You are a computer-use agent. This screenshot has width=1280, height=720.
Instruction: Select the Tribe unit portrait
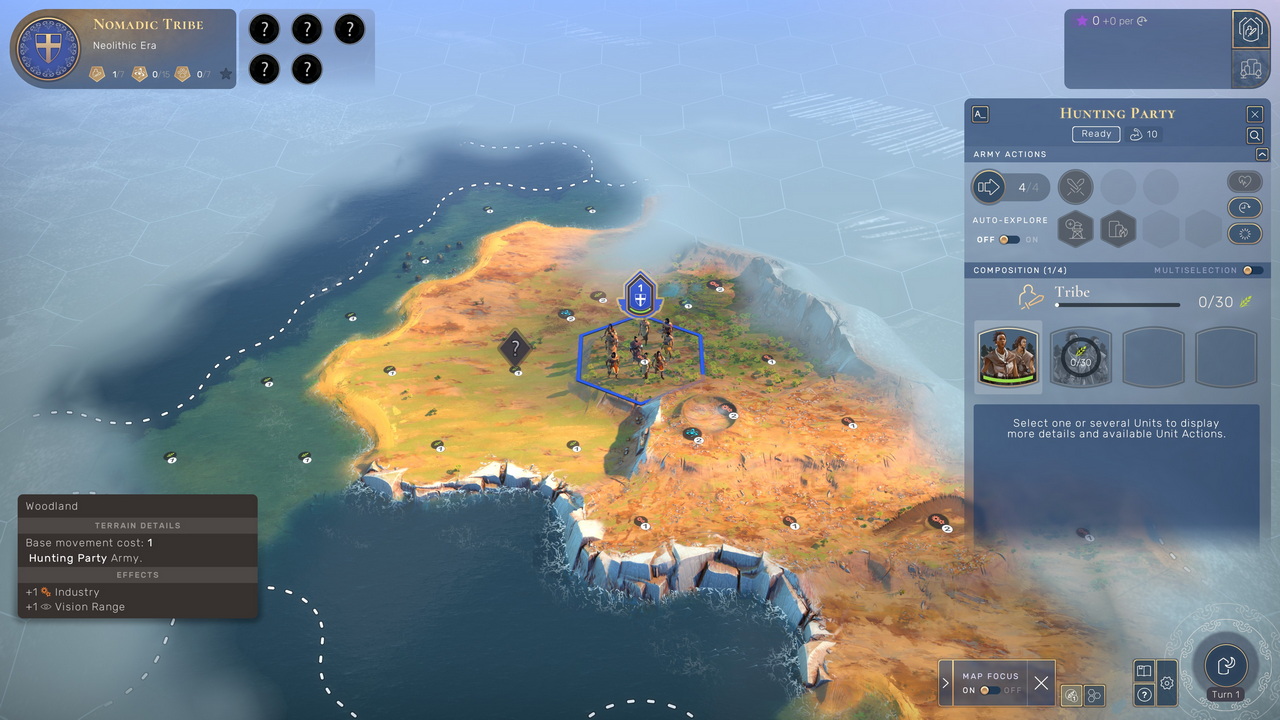1008,355
